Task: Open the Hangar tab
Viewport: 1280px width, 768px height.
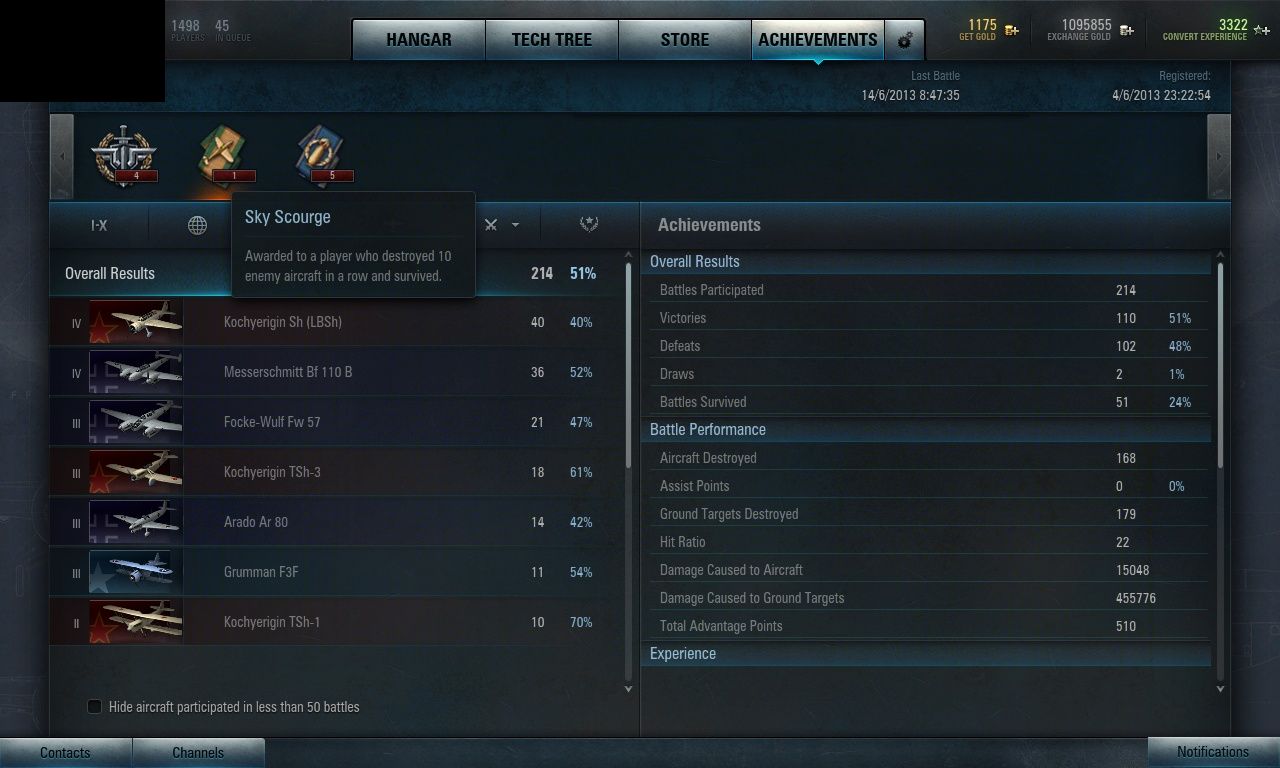Action: (419, 40)
